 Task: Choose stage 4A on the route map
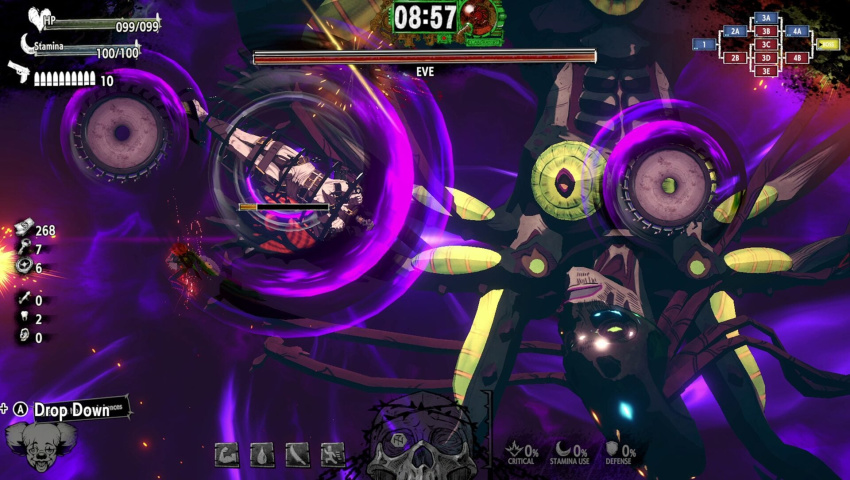(x=797, y=32)
